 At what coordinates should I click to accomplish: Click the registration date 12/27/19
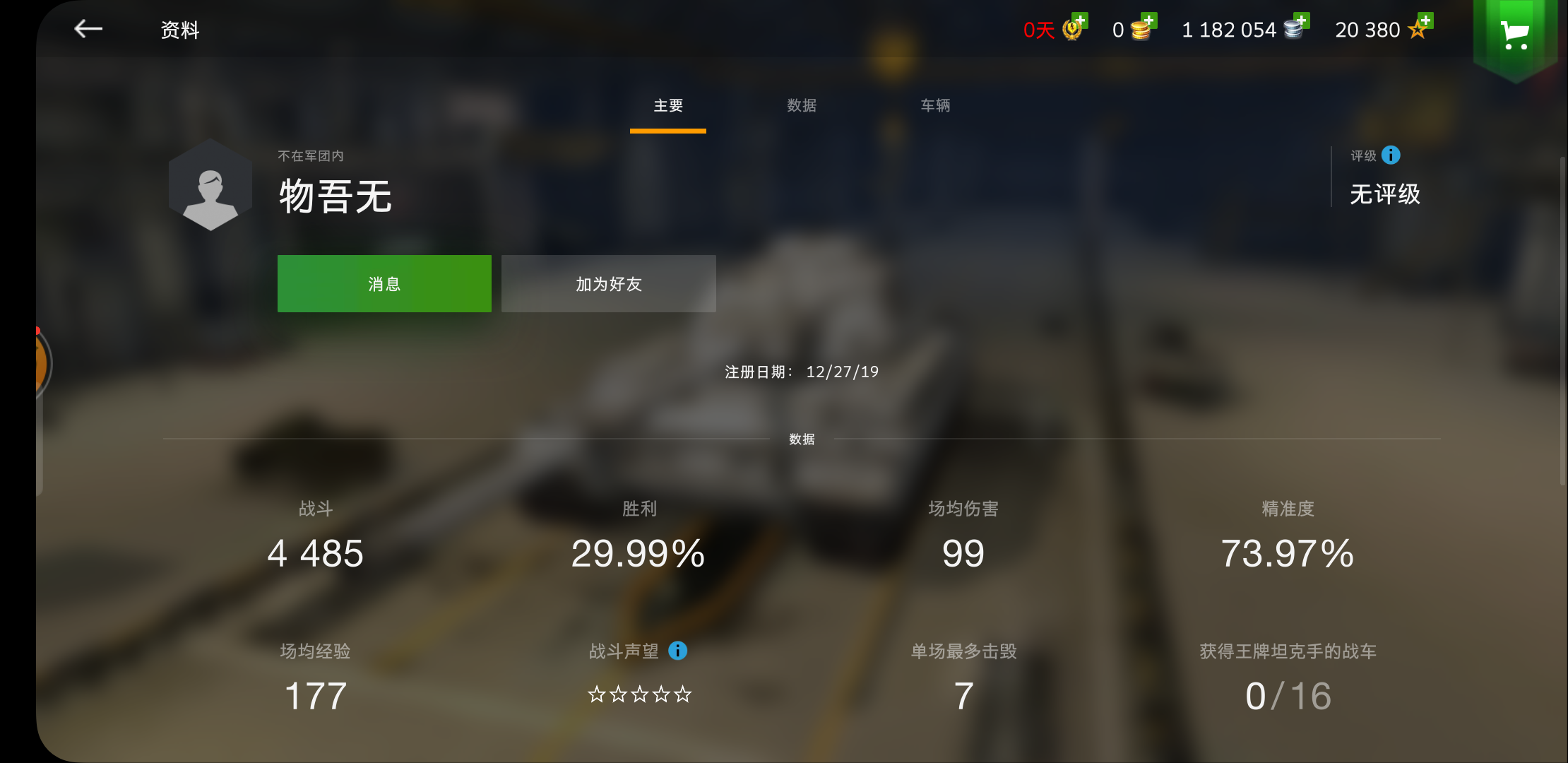coord(843,372)
